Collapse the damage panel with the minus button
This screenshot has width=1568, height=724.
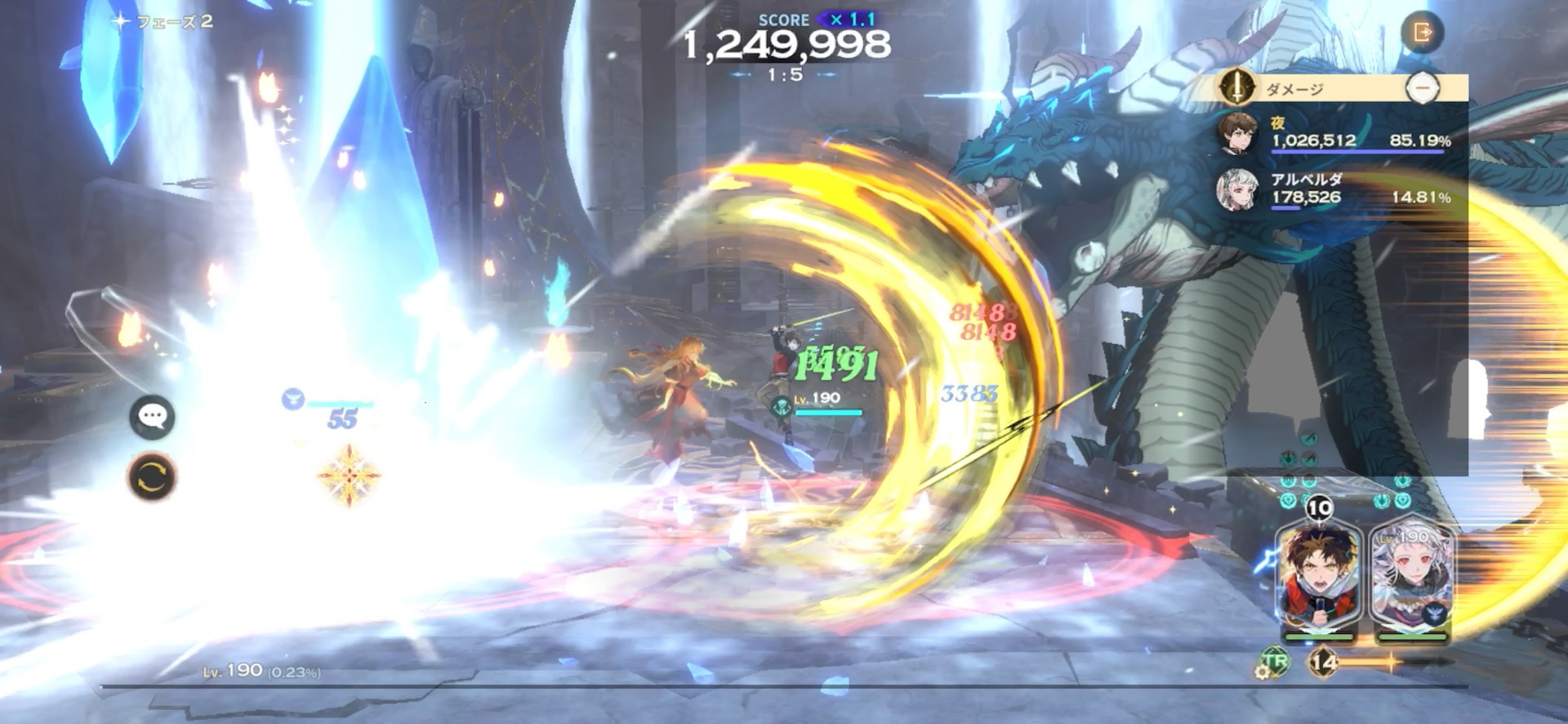(1423, 87)
